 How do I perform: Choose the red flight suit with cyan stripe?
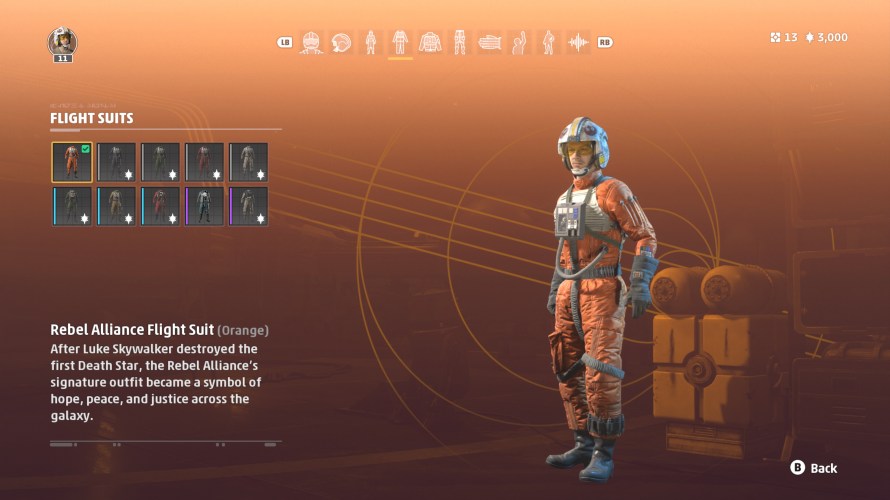[160, 206]
